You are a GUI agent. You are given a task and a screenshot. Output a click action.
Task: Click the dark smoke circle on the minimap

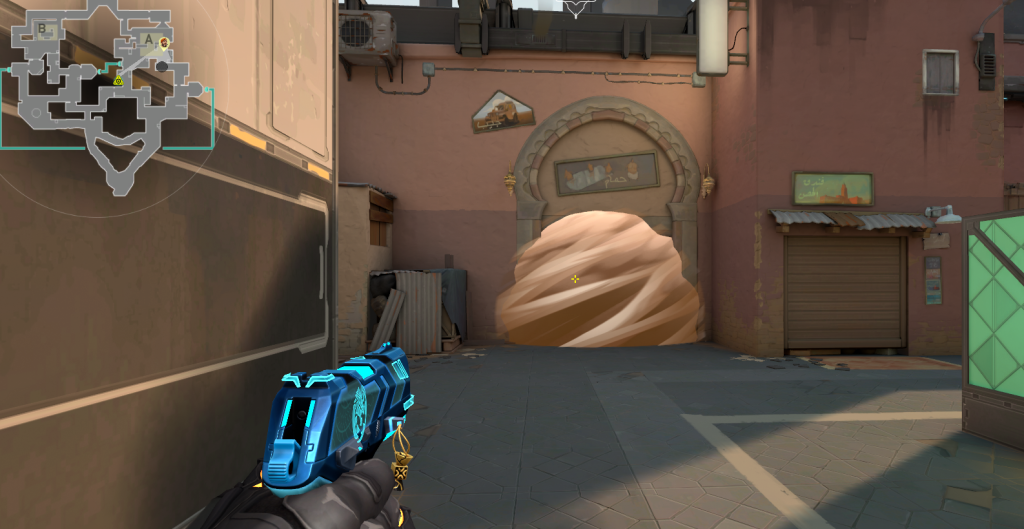click(162, 66)
